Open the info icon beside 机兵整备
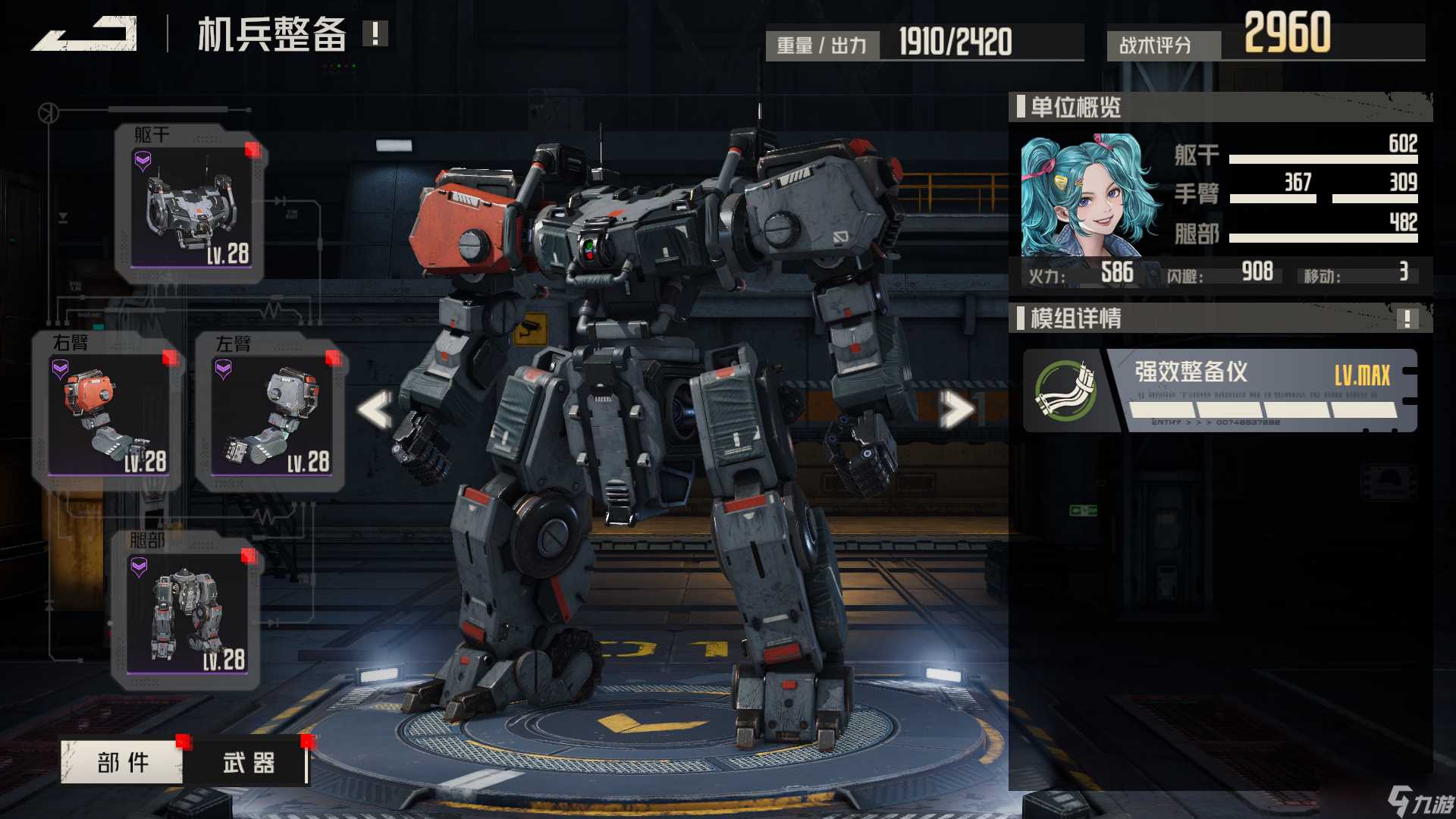 pyautogui.click(x=375, y=33)
